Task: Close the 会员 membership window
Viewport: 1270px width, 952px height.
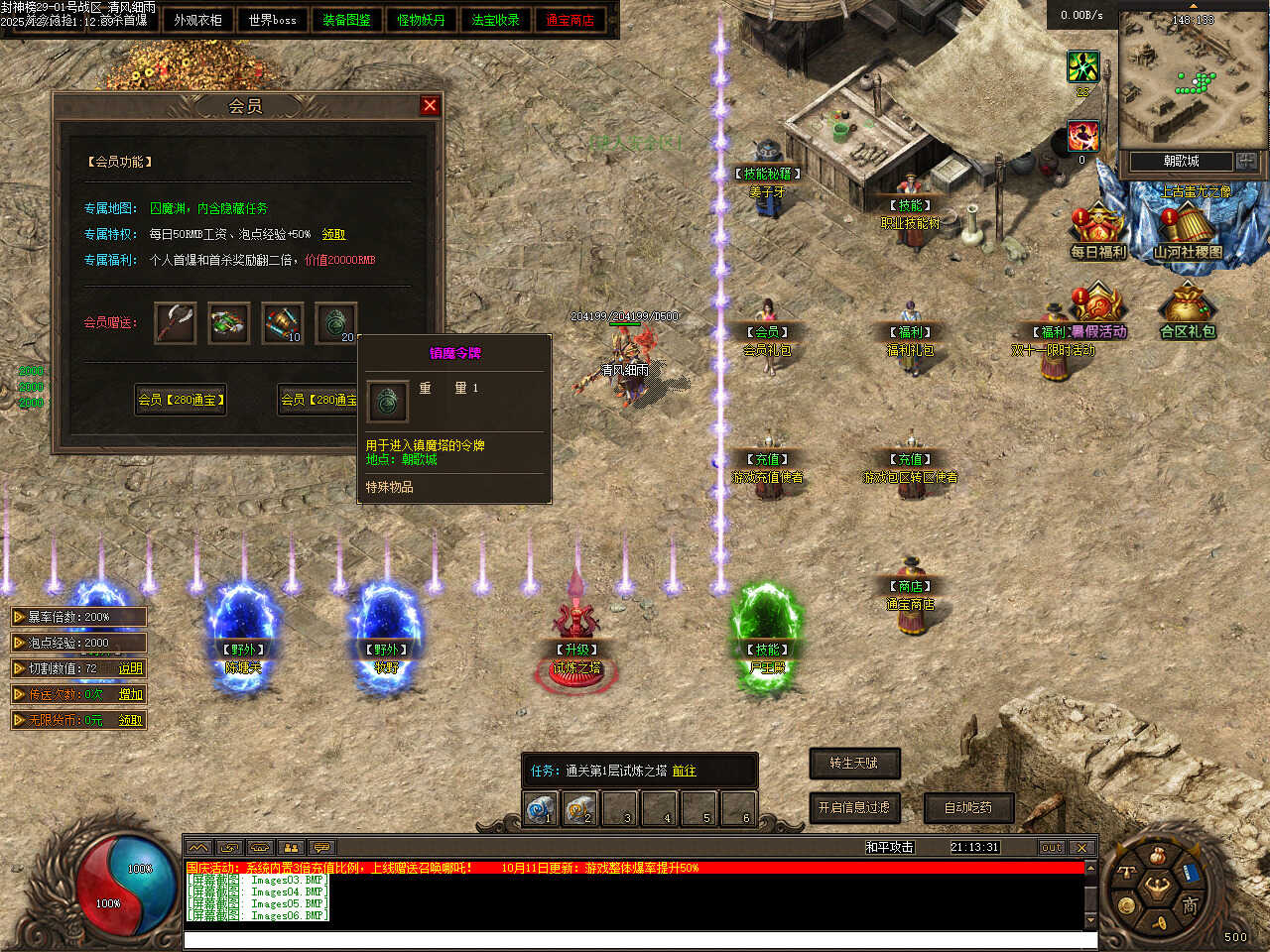Action: click(430, 105)
